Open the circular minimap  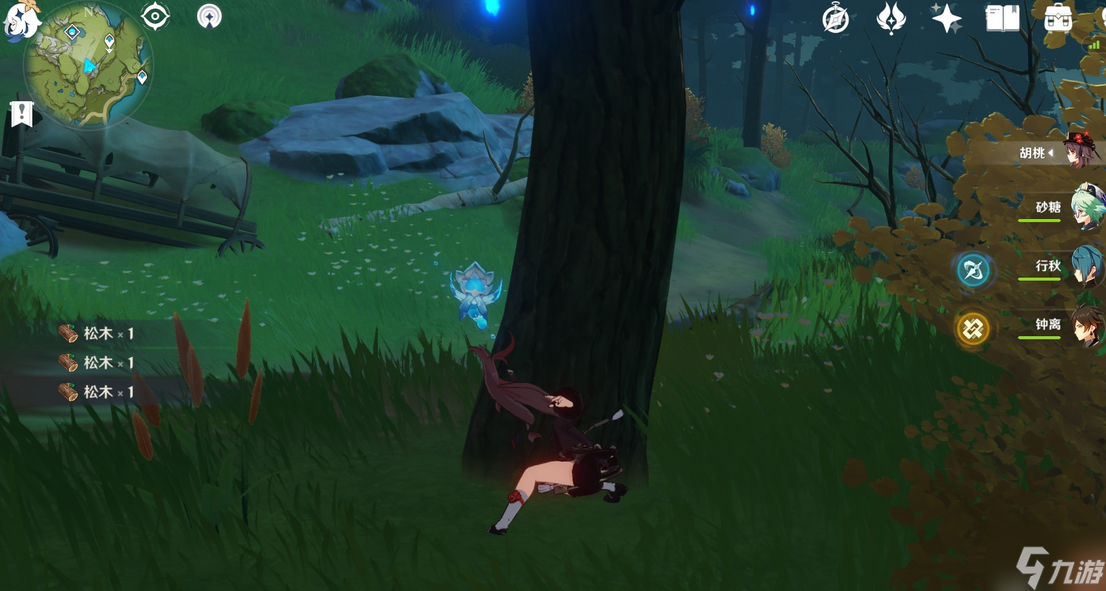click(88, 63)
